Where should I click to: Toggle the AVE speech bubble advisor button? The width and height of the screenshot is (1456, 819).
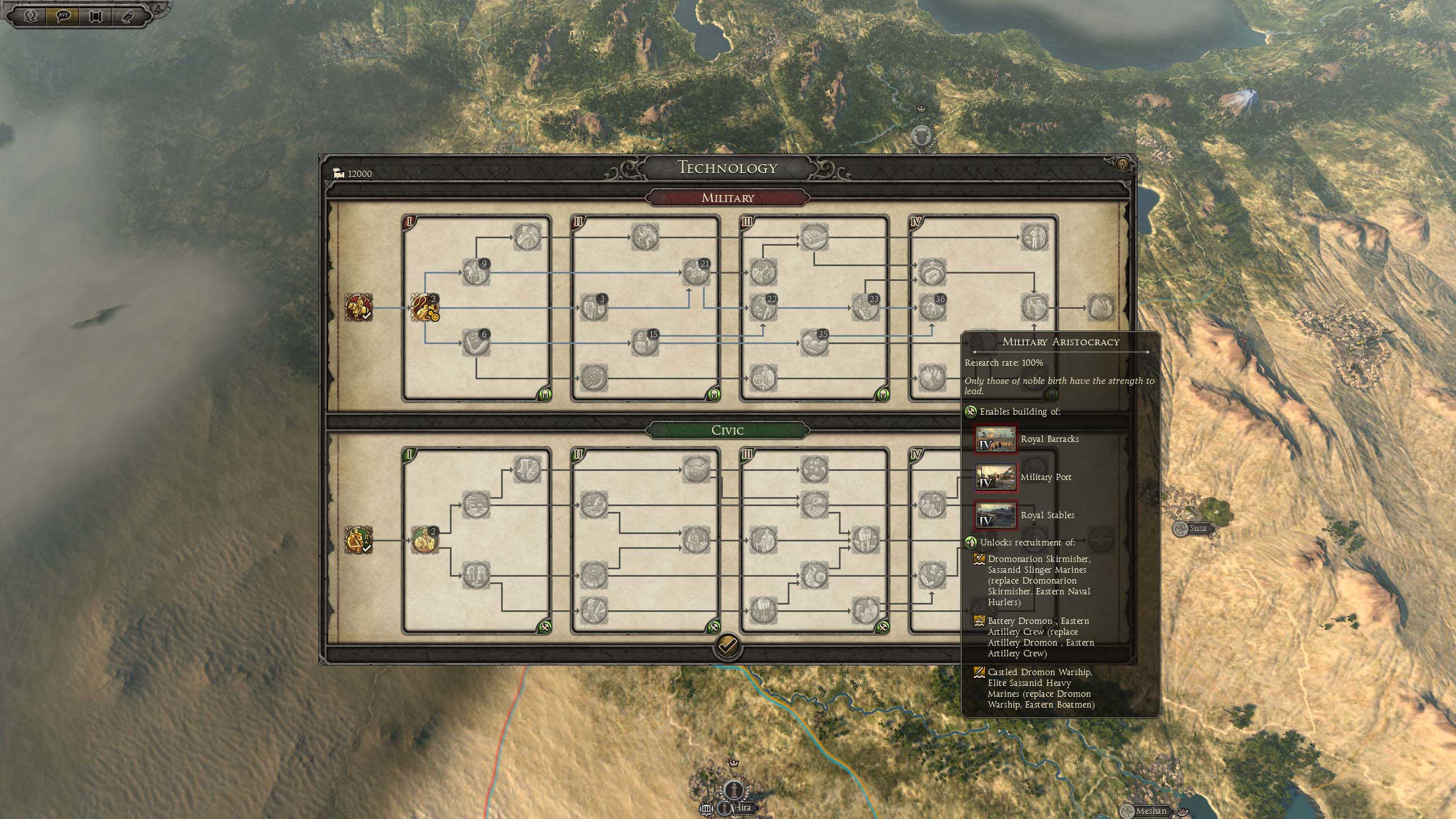(x=63, y=15)
